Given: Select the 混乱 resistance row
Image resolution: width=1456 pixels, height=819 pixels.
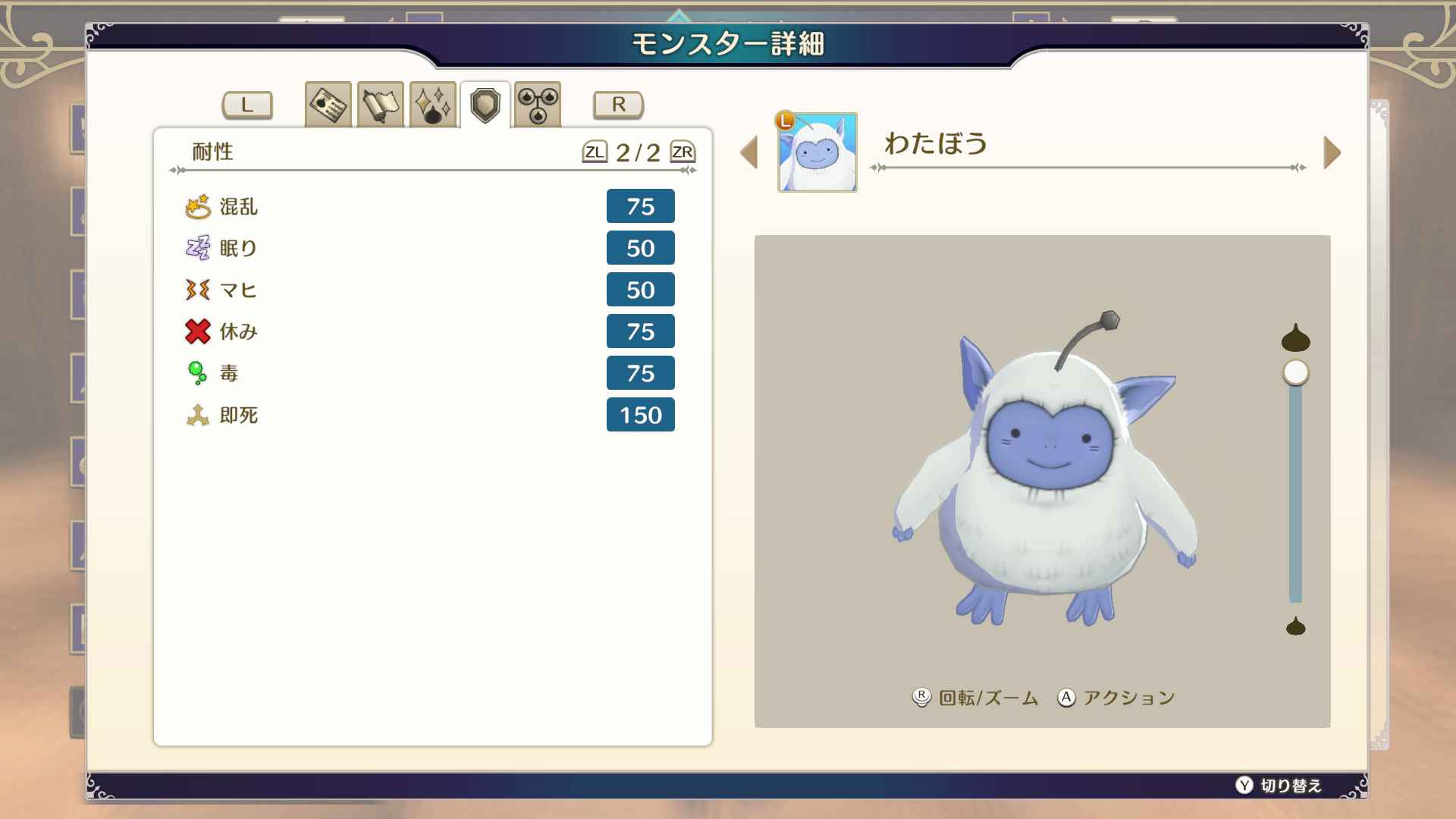Looking at the screenshot, I should click(429, 206).
